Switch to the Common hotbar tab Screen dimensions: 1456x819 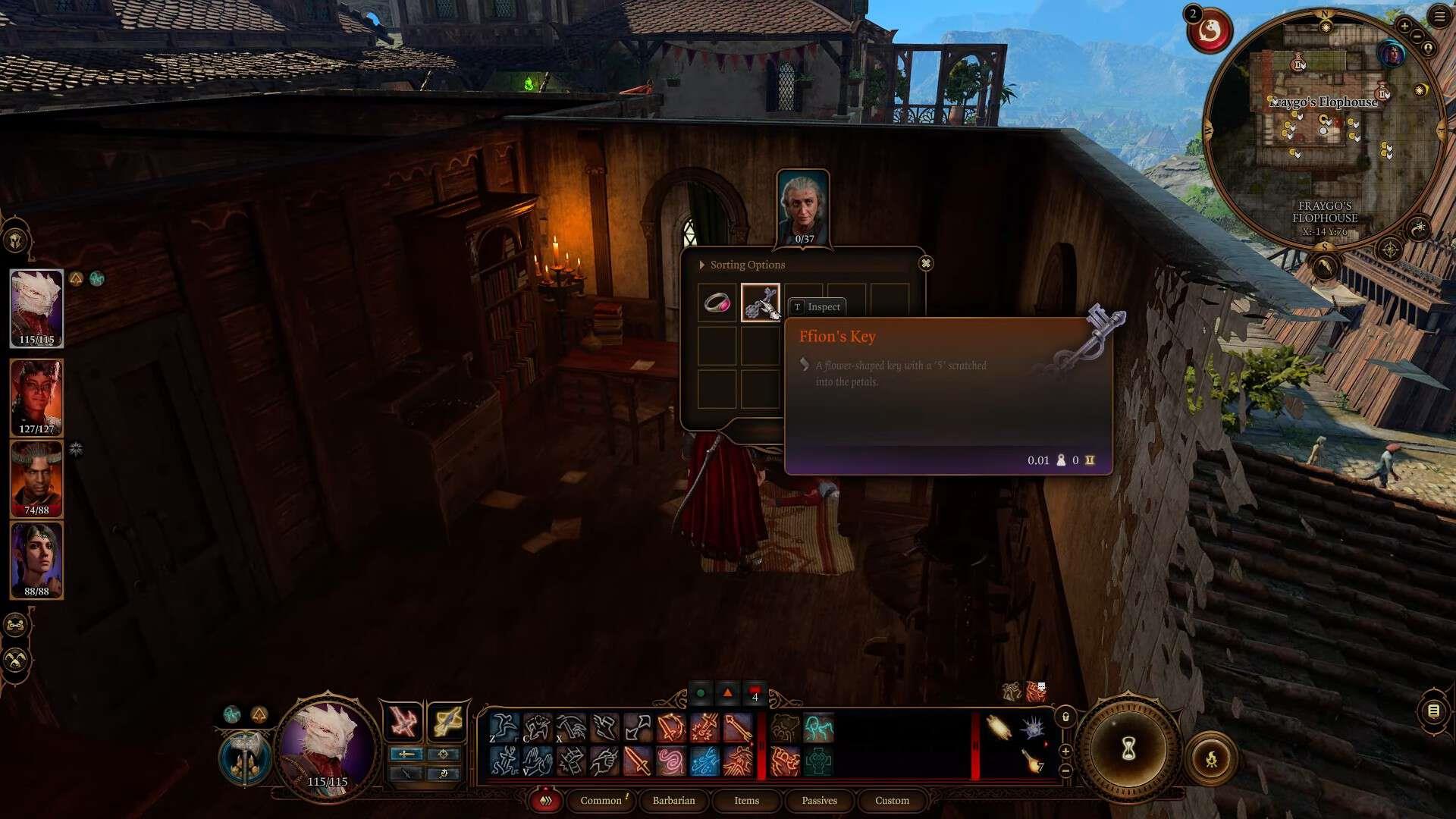[601, 800]
